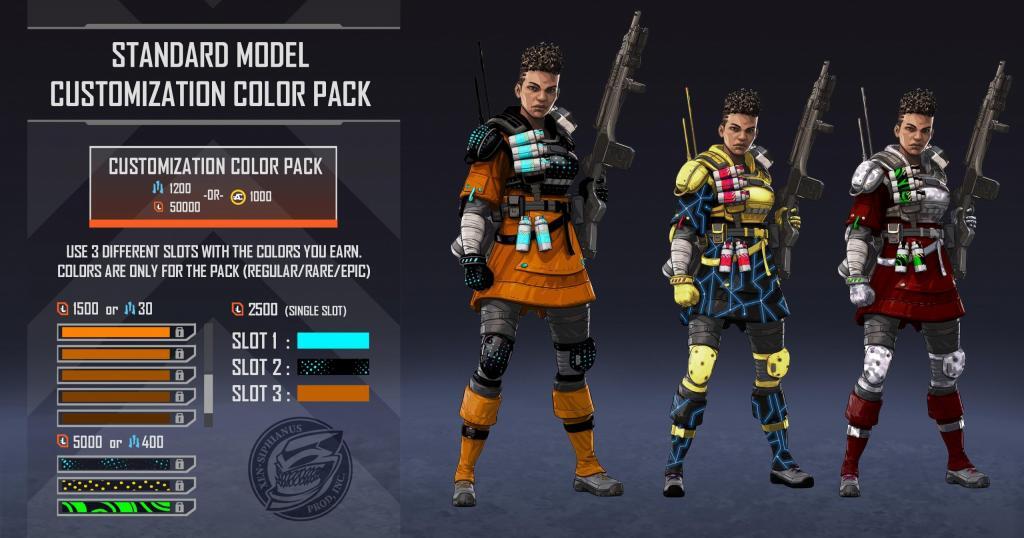The height and width of the screenshot is (538, 1024).
Task: Select the Slot 1 cyan color swatch
Action: [x=333, y=340]
